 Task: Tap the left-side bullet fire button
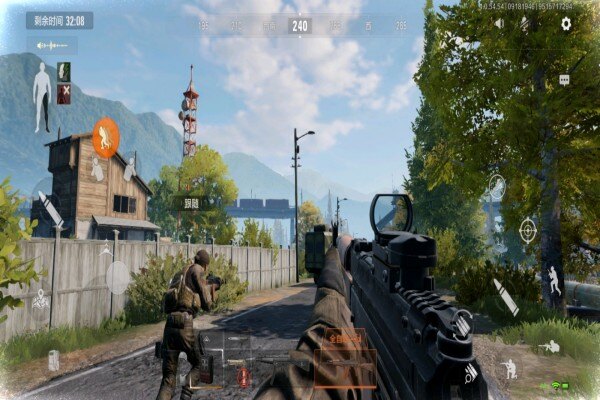(x=48, y=205)
